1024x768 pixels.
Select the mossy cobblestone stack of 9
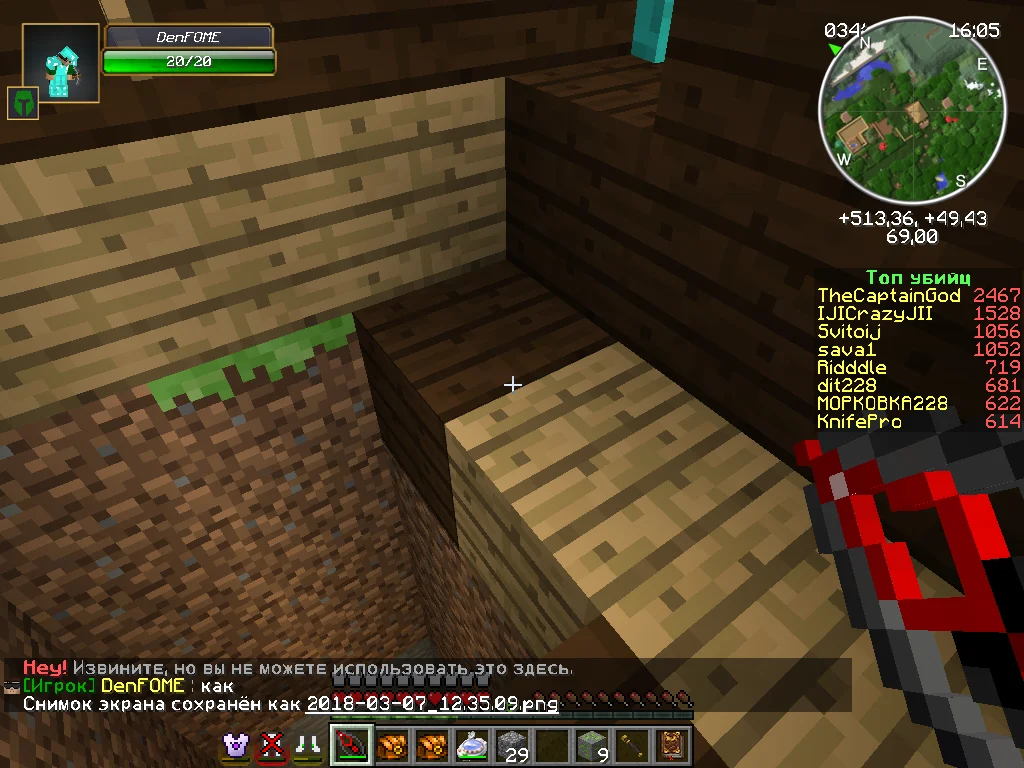590,746
